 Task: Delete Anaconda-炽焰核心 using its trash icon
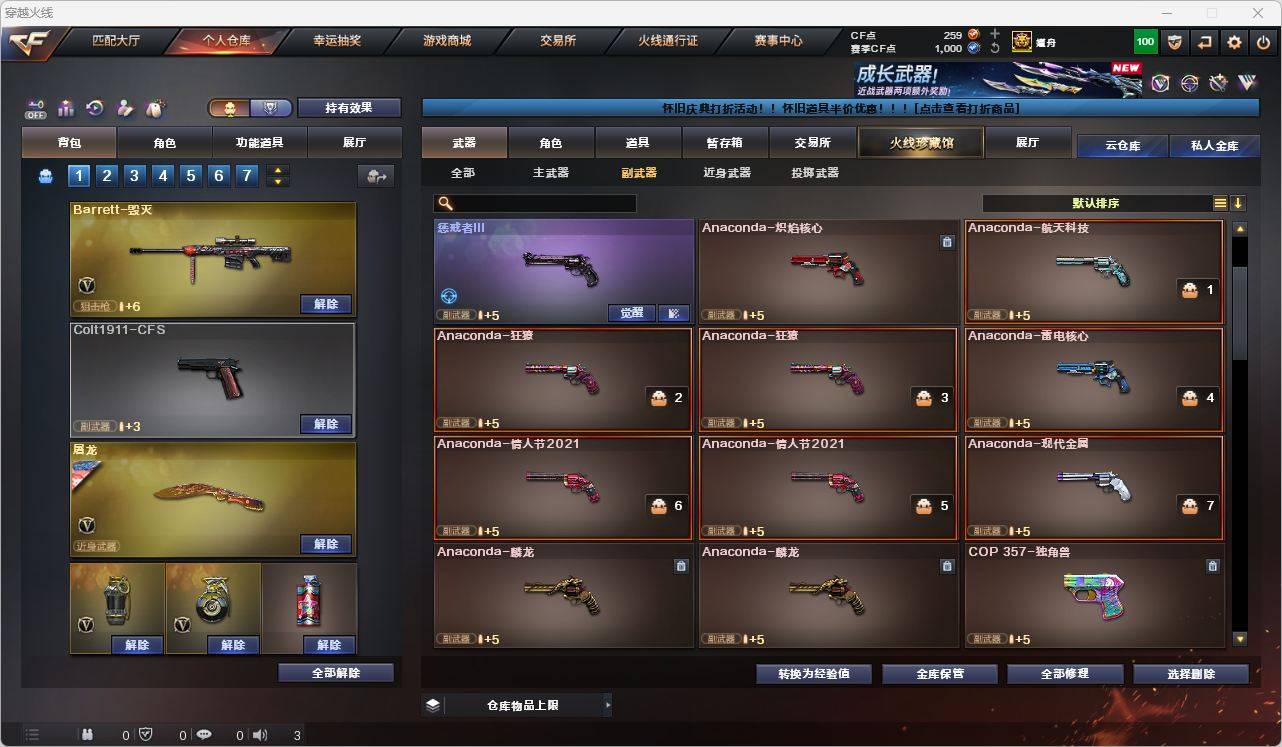947,241
